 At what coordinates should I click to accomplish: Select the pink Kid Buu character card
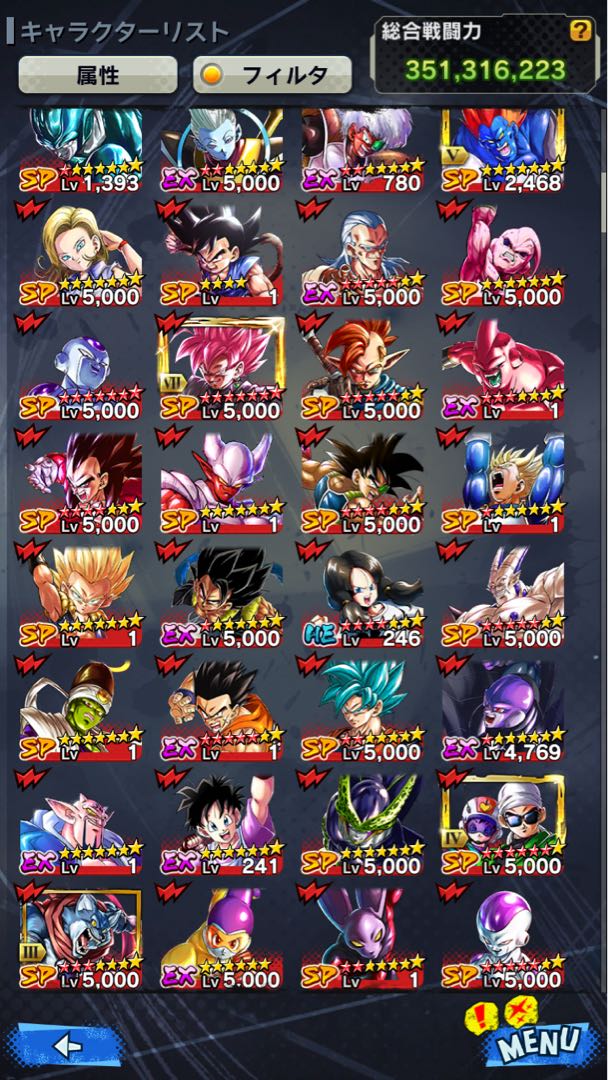pyautogui.click(x=503, y=255)
